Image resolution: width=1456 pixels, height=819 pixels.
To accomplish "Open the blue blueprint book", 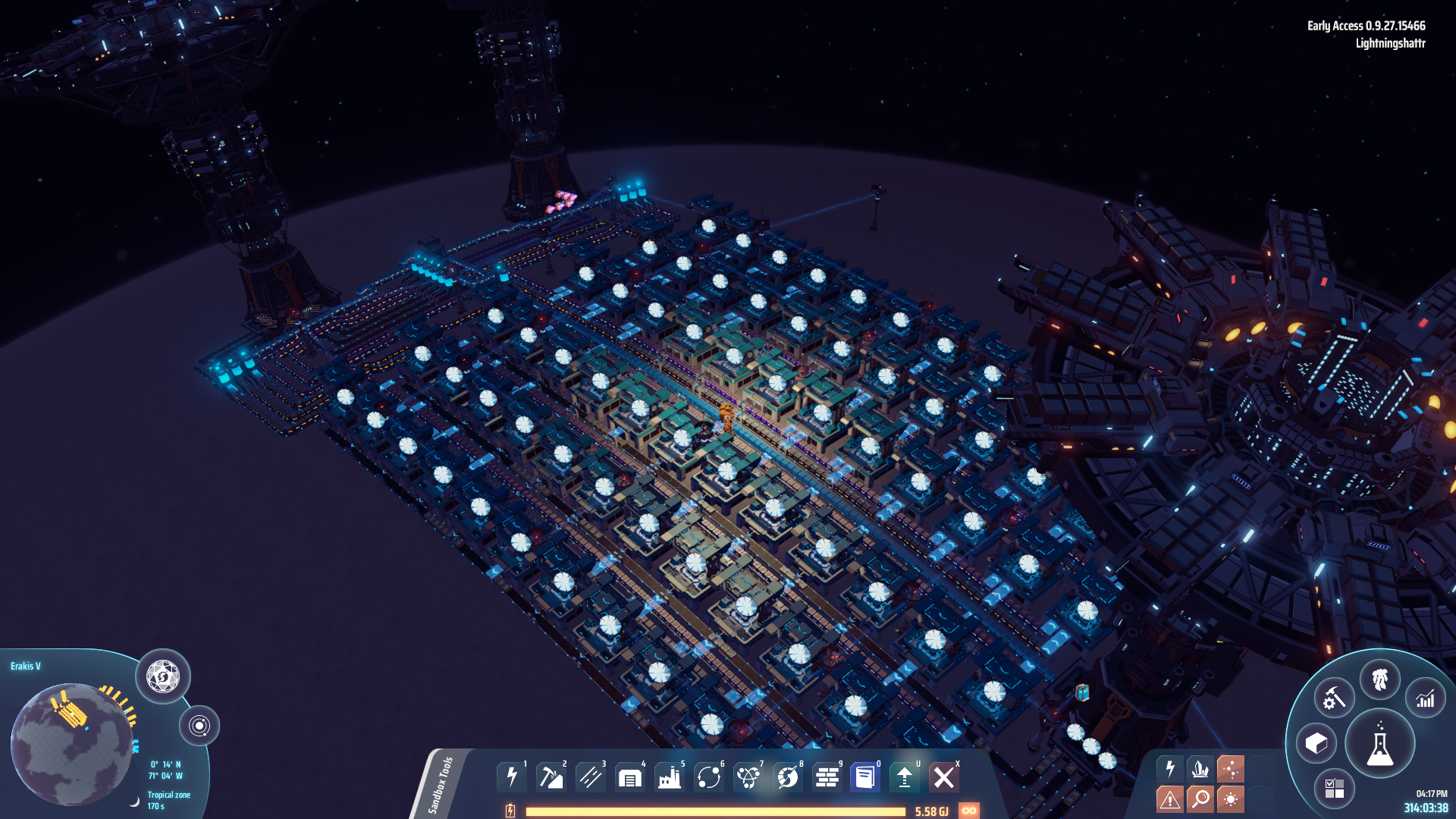I will coord(865,777).
